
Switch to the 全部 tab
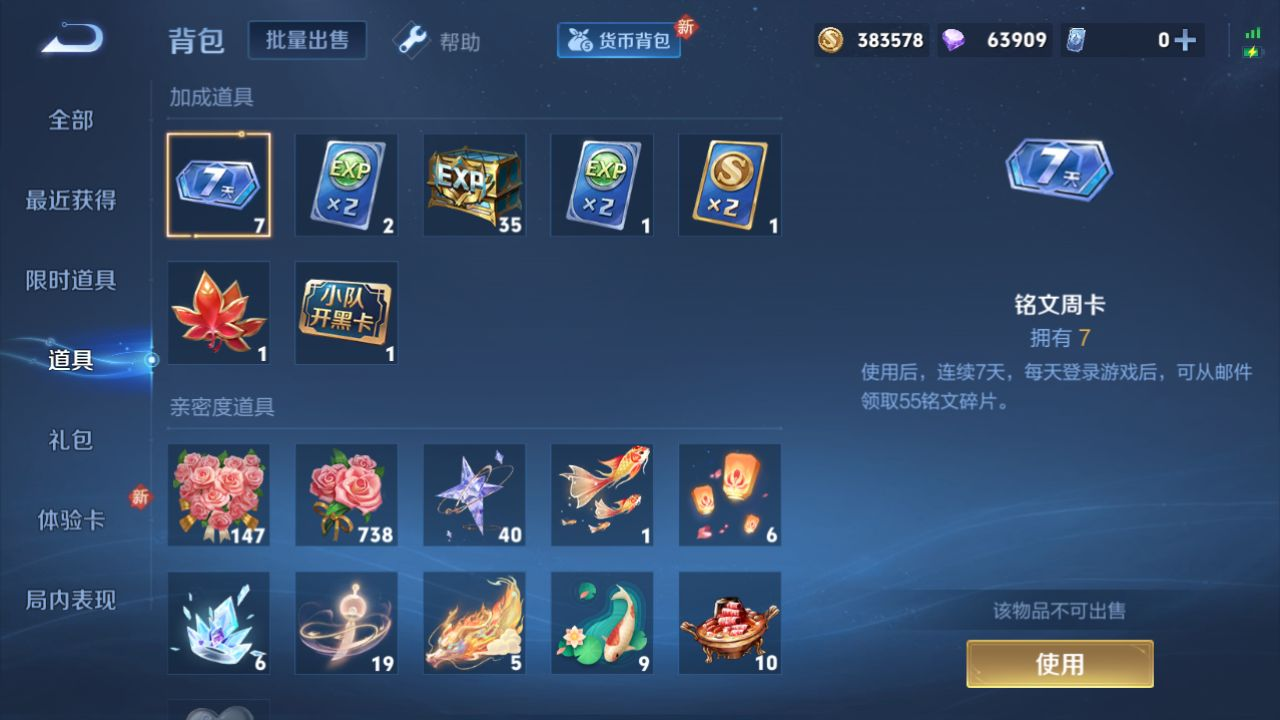point(71,120)
